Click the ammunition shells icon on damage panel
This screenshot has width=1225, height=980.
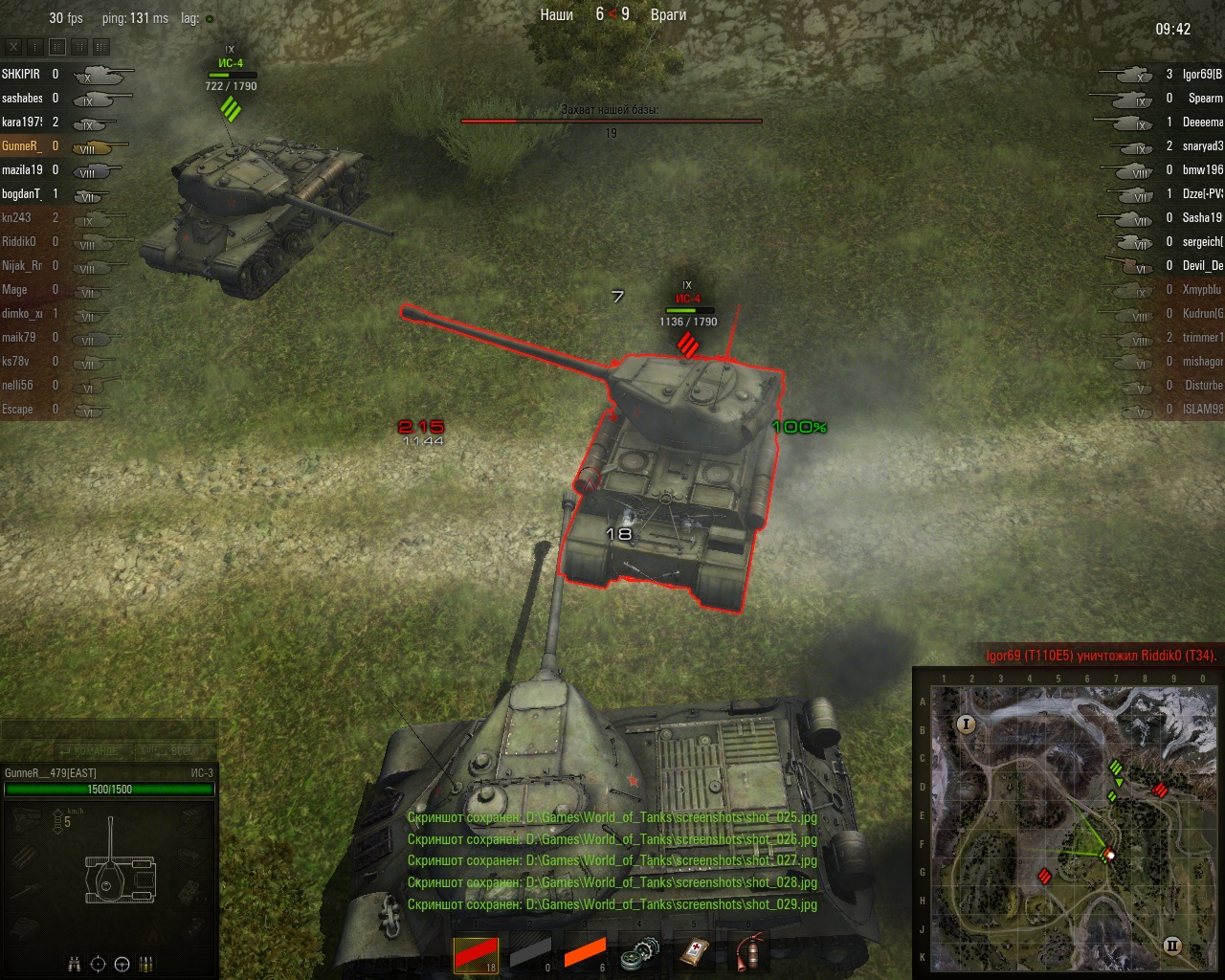(145, 964)
